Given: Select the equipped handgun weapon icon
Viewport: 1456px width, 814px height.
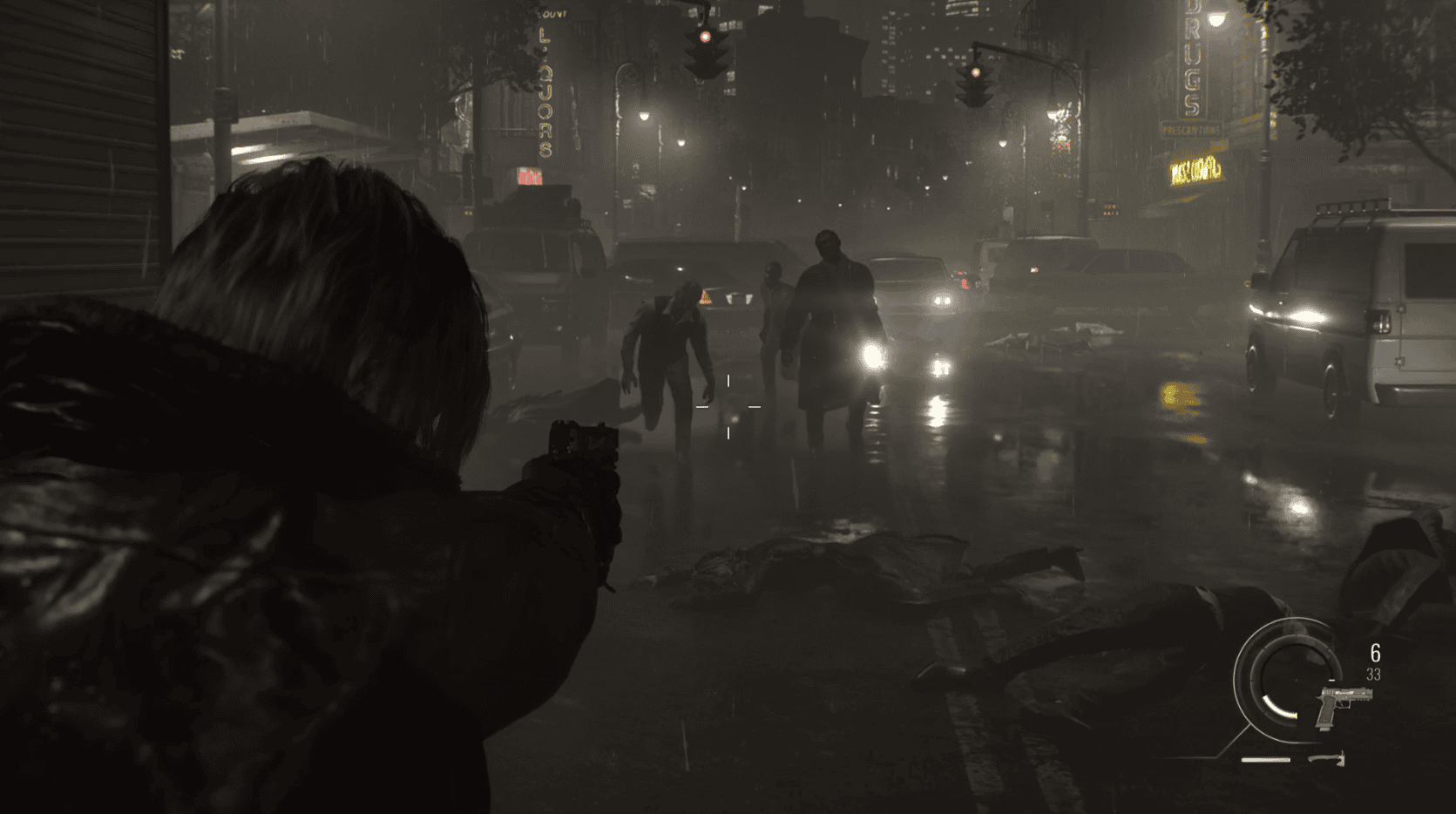Looking at the screenshot, I should 1343,705.
